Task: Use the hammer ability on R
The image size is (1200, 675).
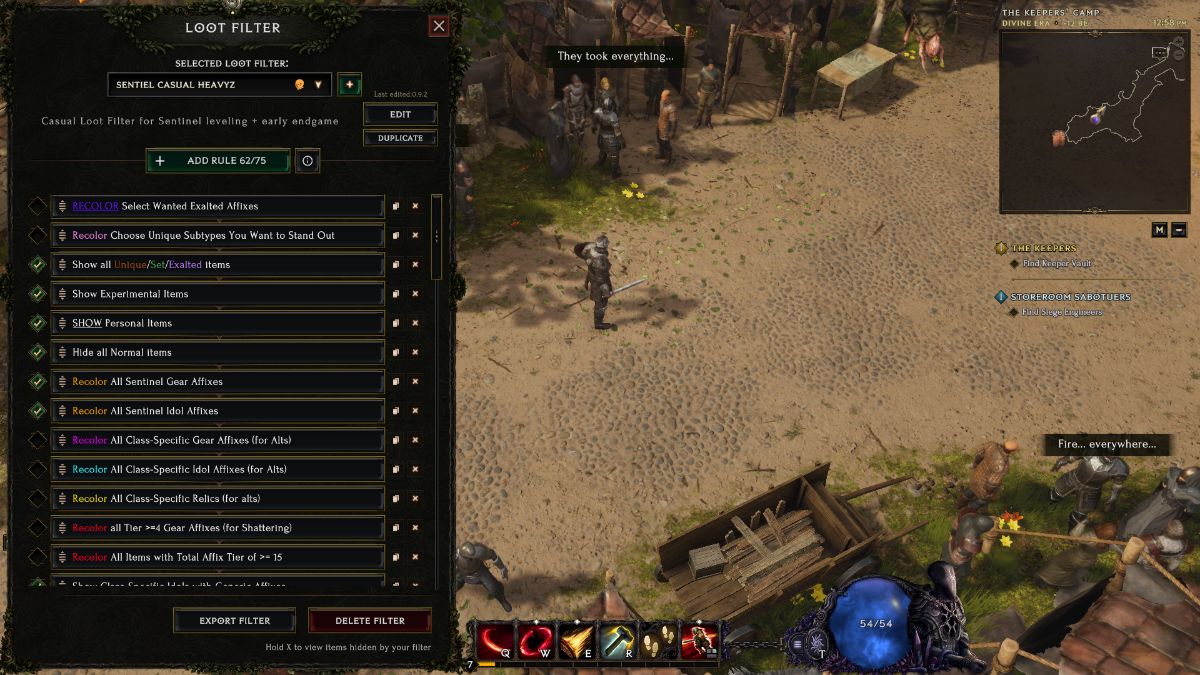Action: click(615, 641)
